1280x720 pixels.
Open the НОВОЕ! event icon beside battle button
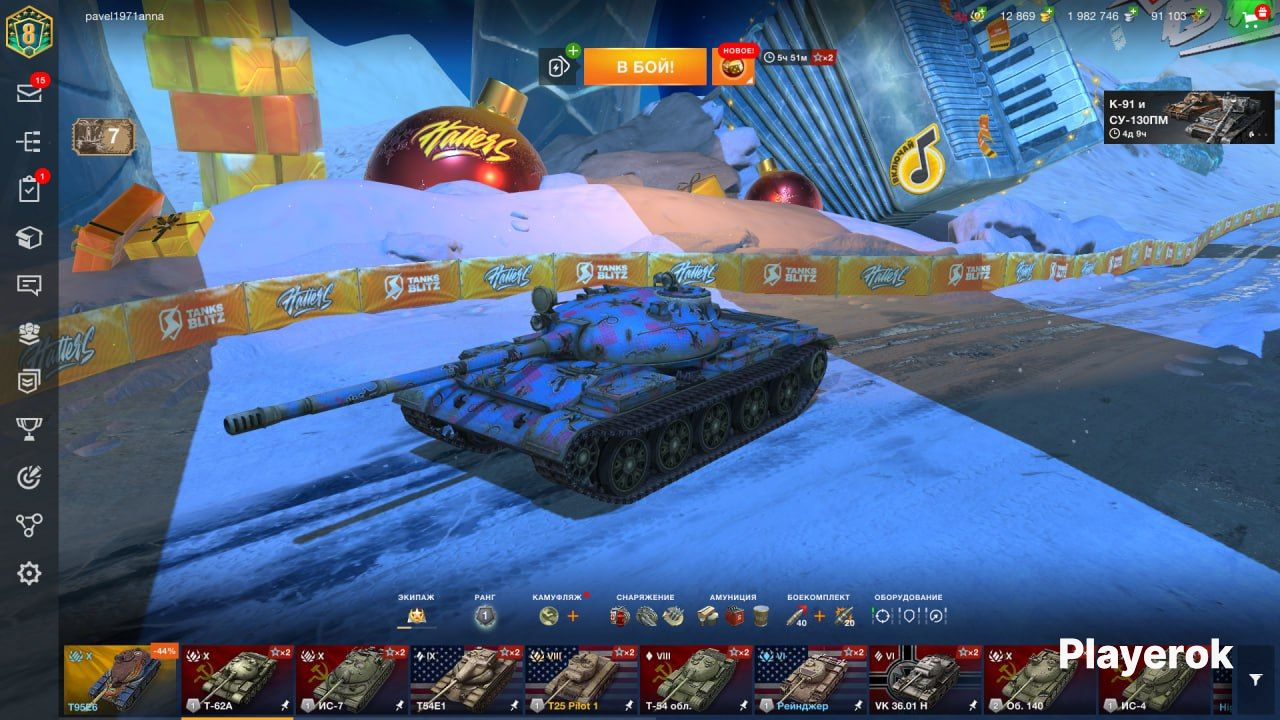click(733, 67)
